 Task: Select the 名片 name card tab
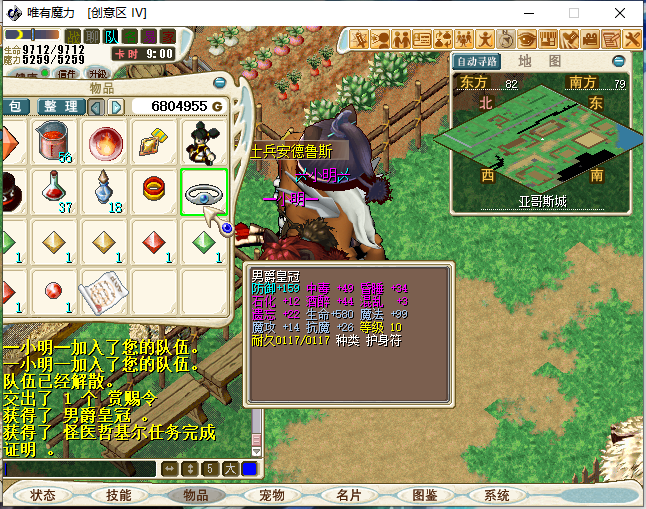[x=348, y=495]
